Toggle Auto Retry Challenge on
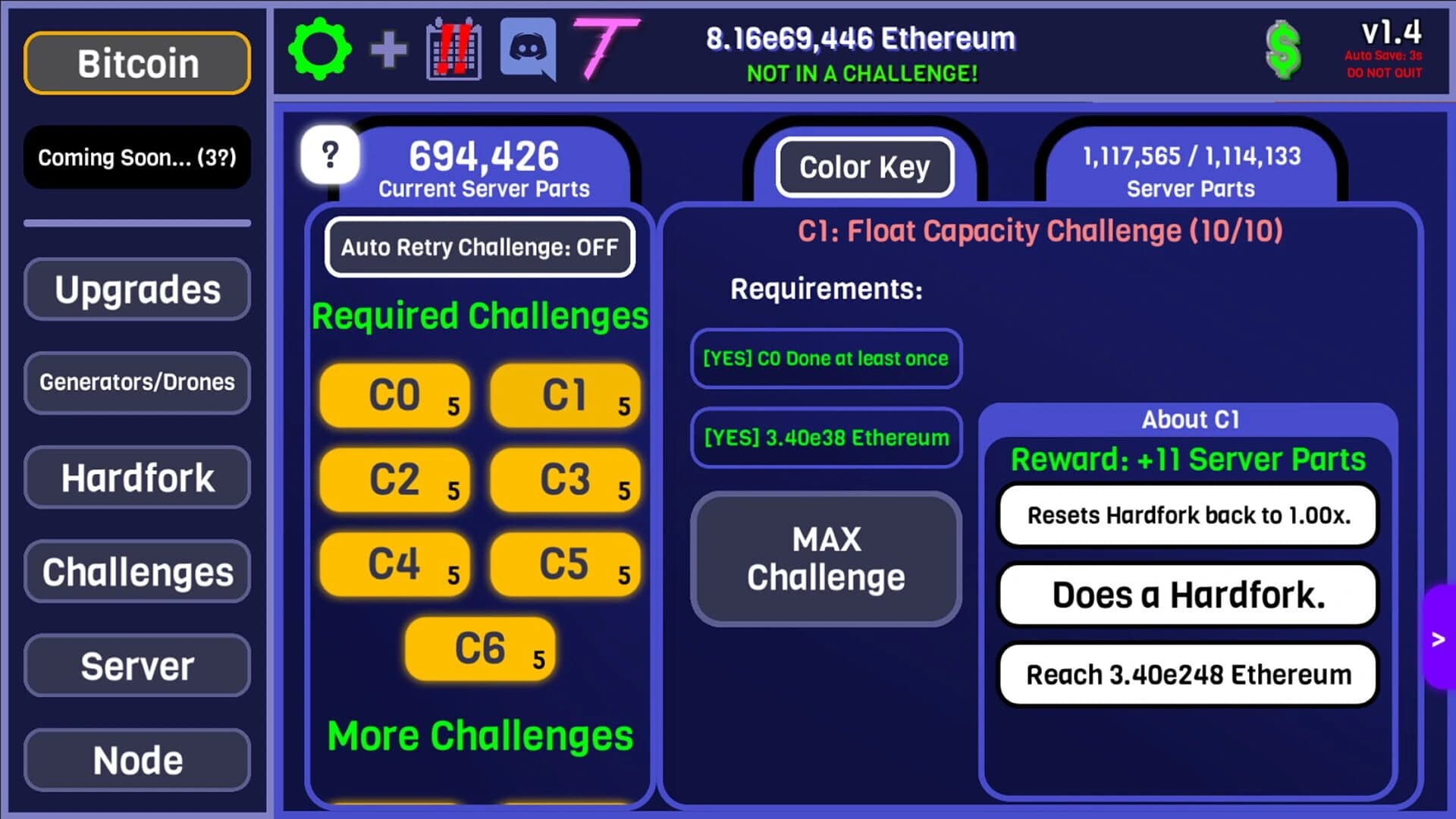Screen dimensions: 1456x819 (x=480, y=246)
